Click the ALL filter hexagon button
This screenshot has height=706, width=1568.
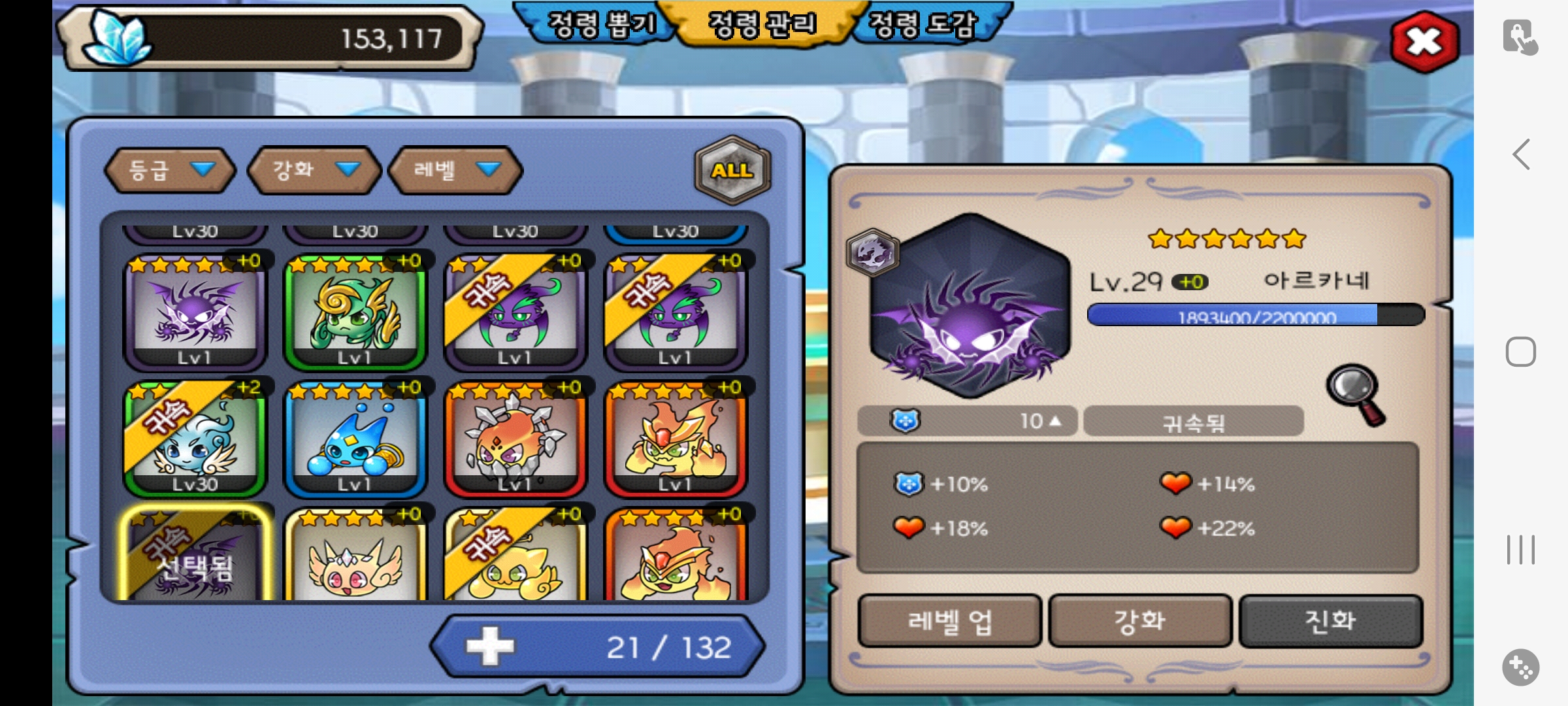732,171
